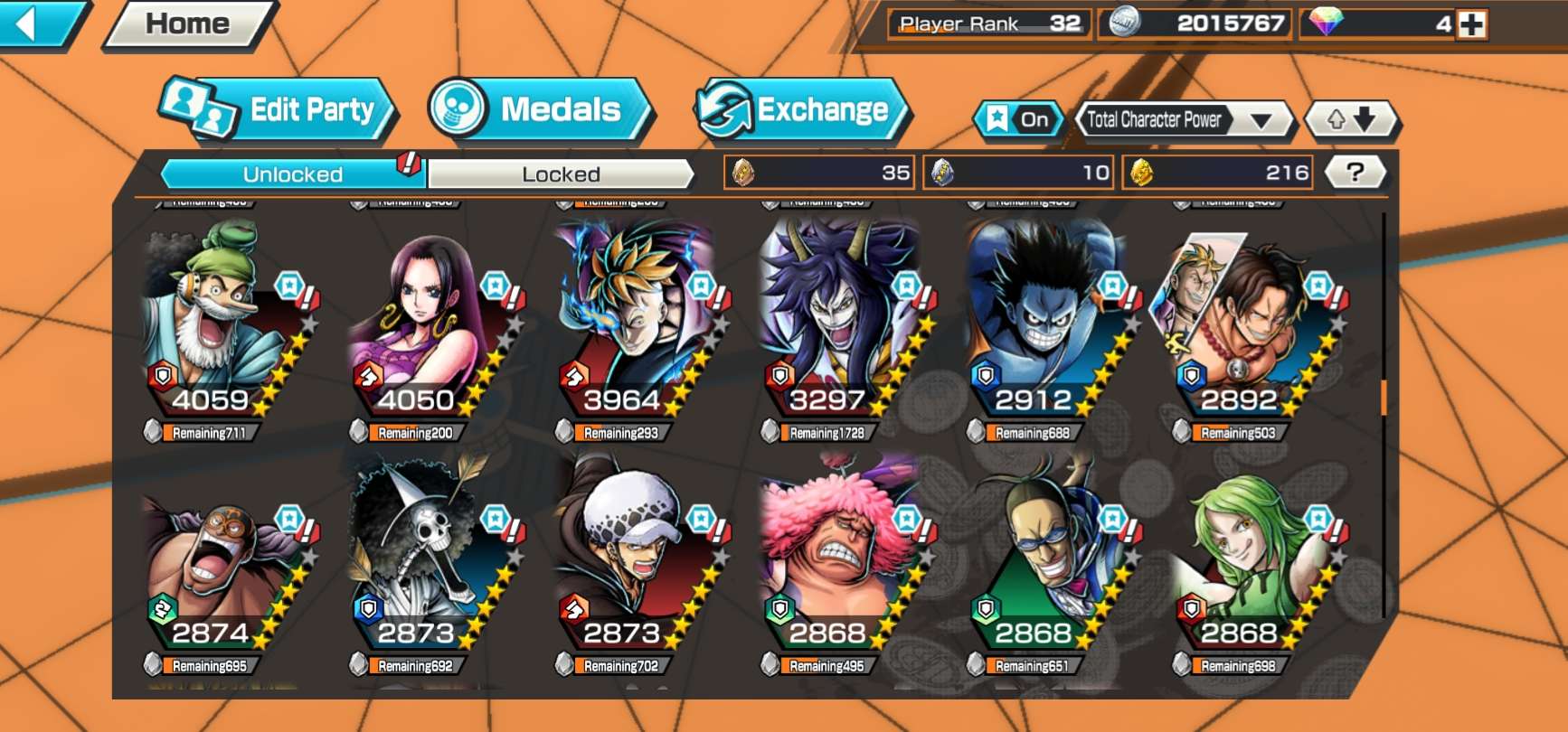Return to the Home screen
Viewport: 1568px width, 732px height.
click(188, 23)
